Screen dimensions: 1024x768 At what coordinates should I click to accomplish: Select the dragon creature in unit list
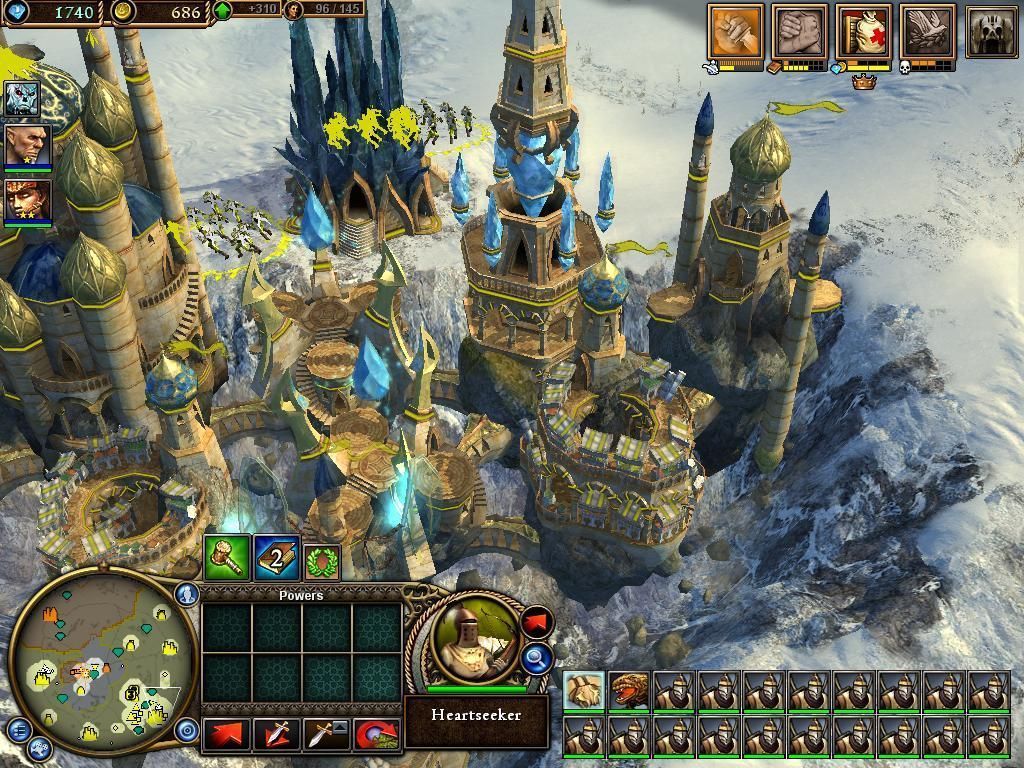click(629, 691)
